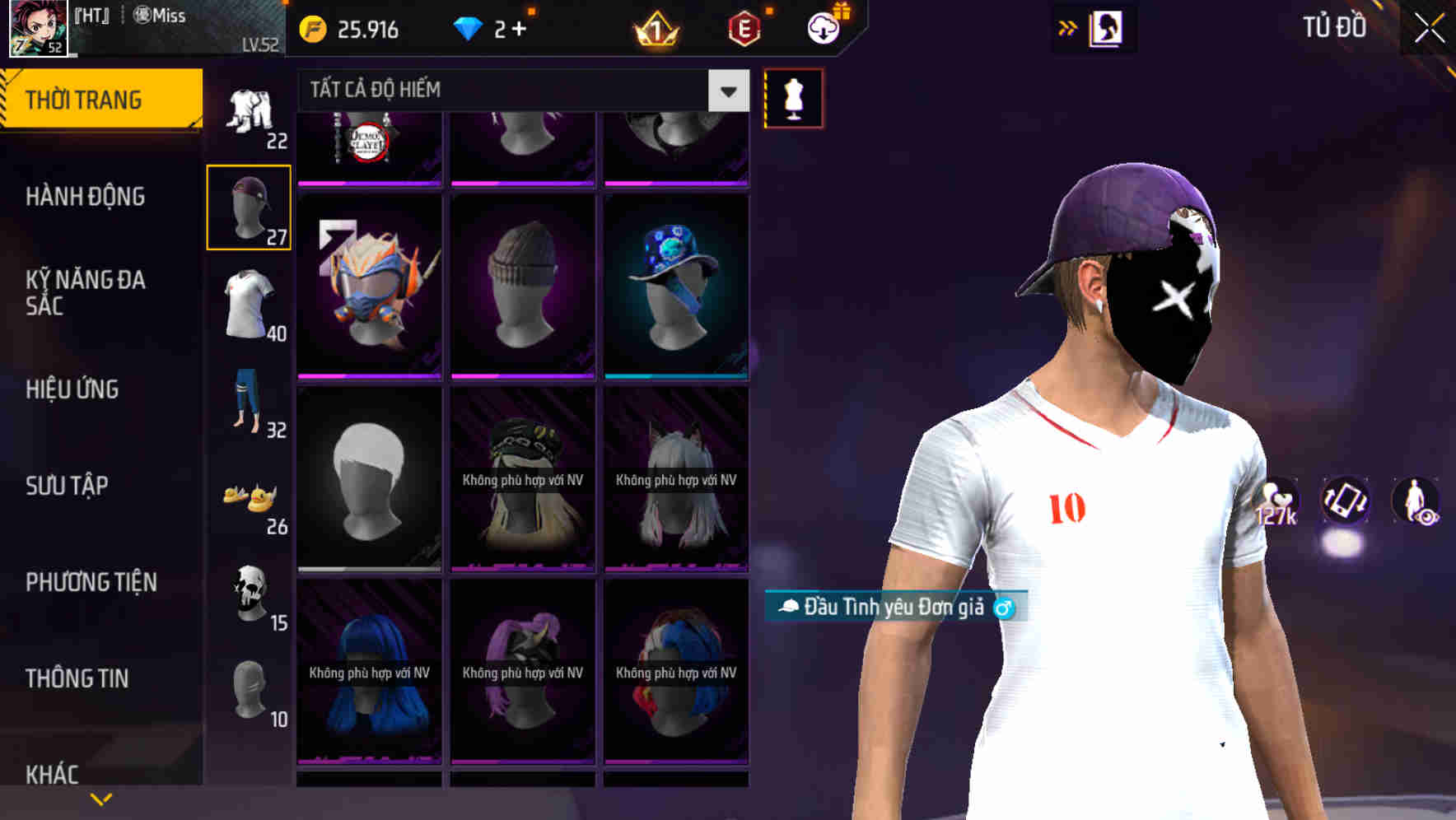Select the blue globe bucket hat thumbnail

(675, 284)
